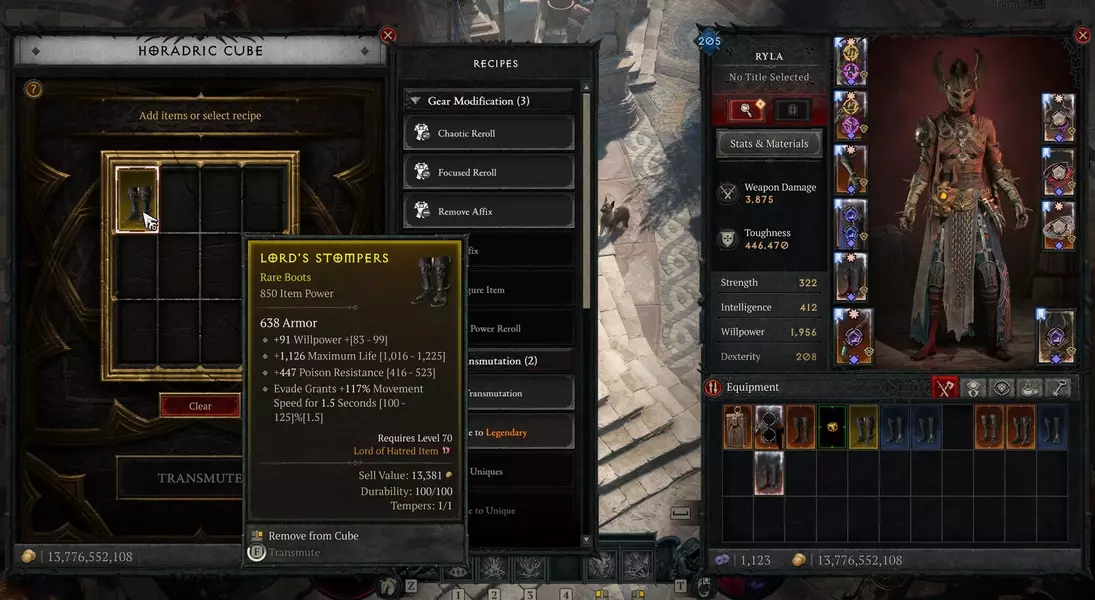The image size is (1095, 600).
Task: Switch to the Equipment inventory tab
Action: pos(944,388)
